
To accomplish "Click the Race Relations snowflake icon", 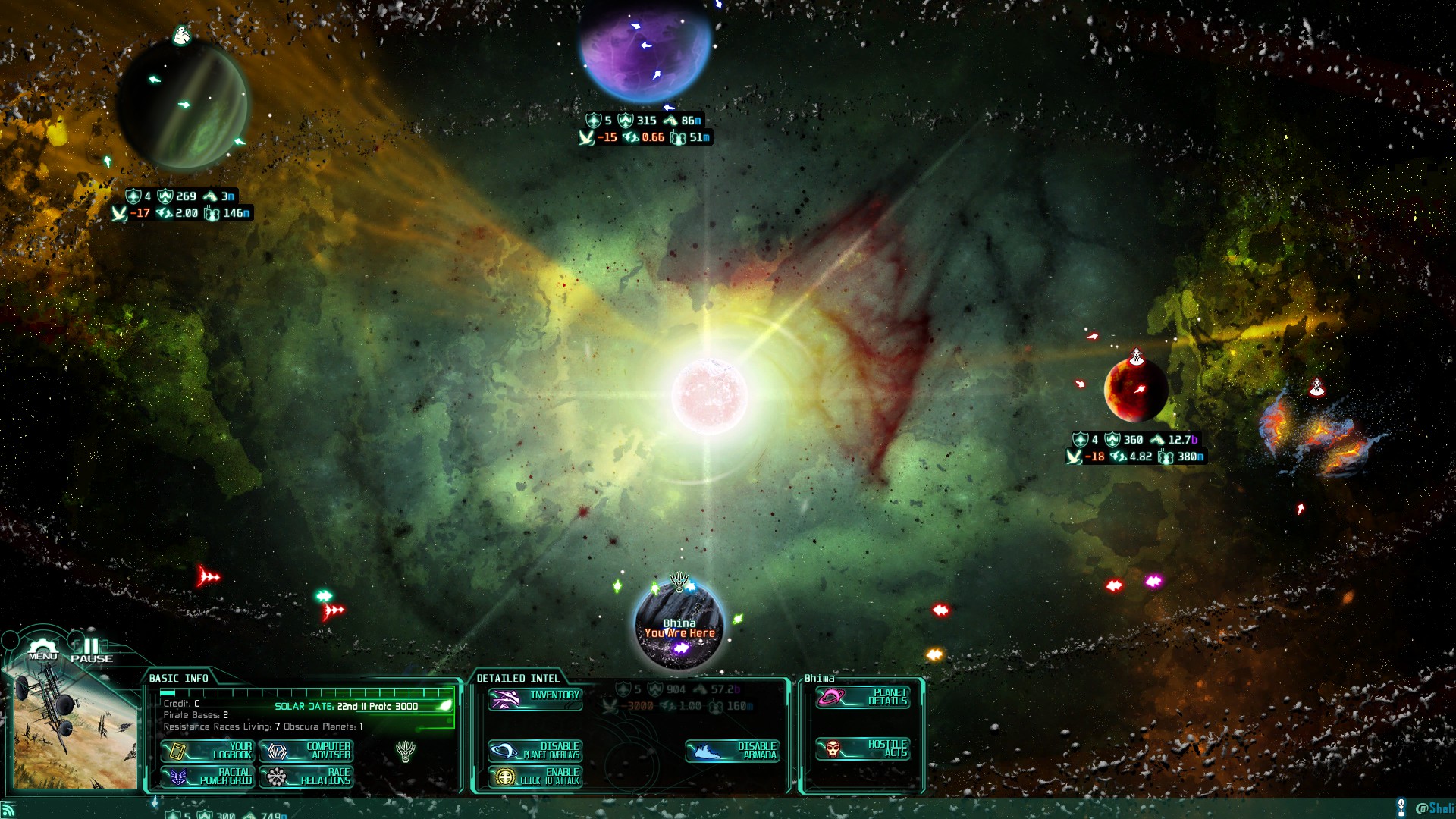I will click(x=278, y=778).
